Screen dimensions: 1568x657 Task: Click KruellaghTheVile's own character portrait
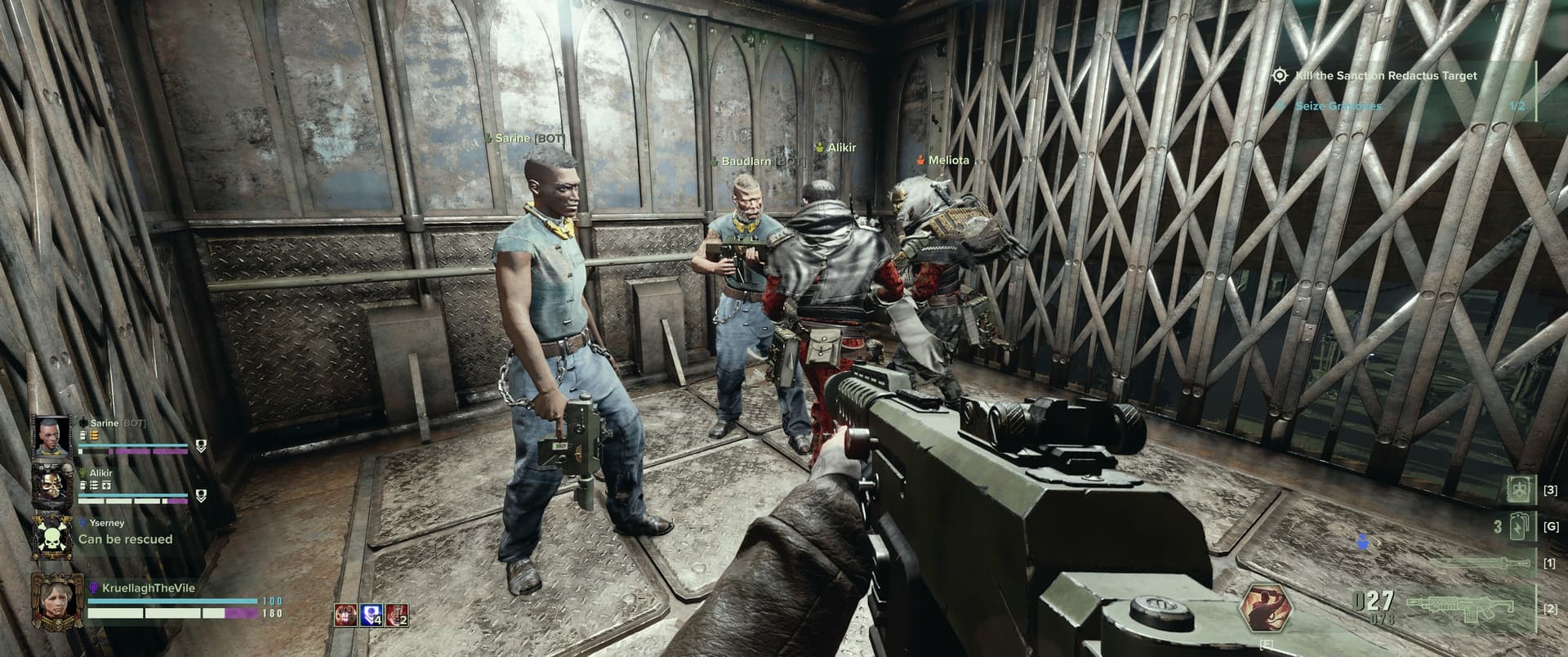[52, 601]
